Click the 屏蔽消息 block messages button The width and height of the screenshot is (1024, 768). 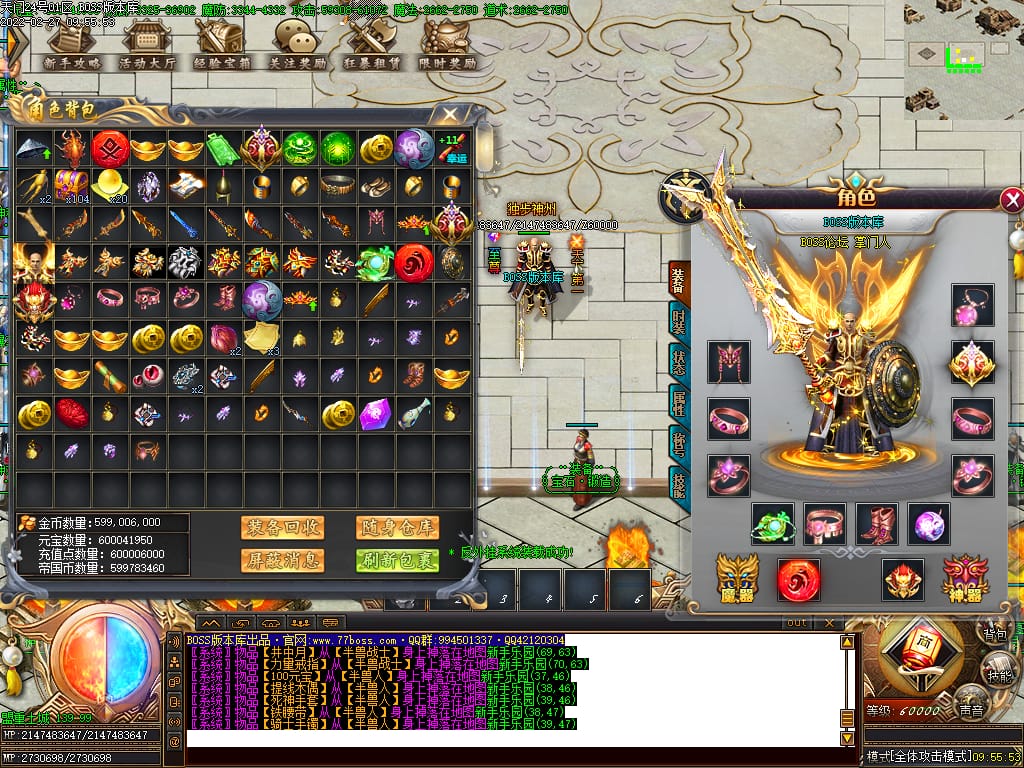(x=282, y=560)
